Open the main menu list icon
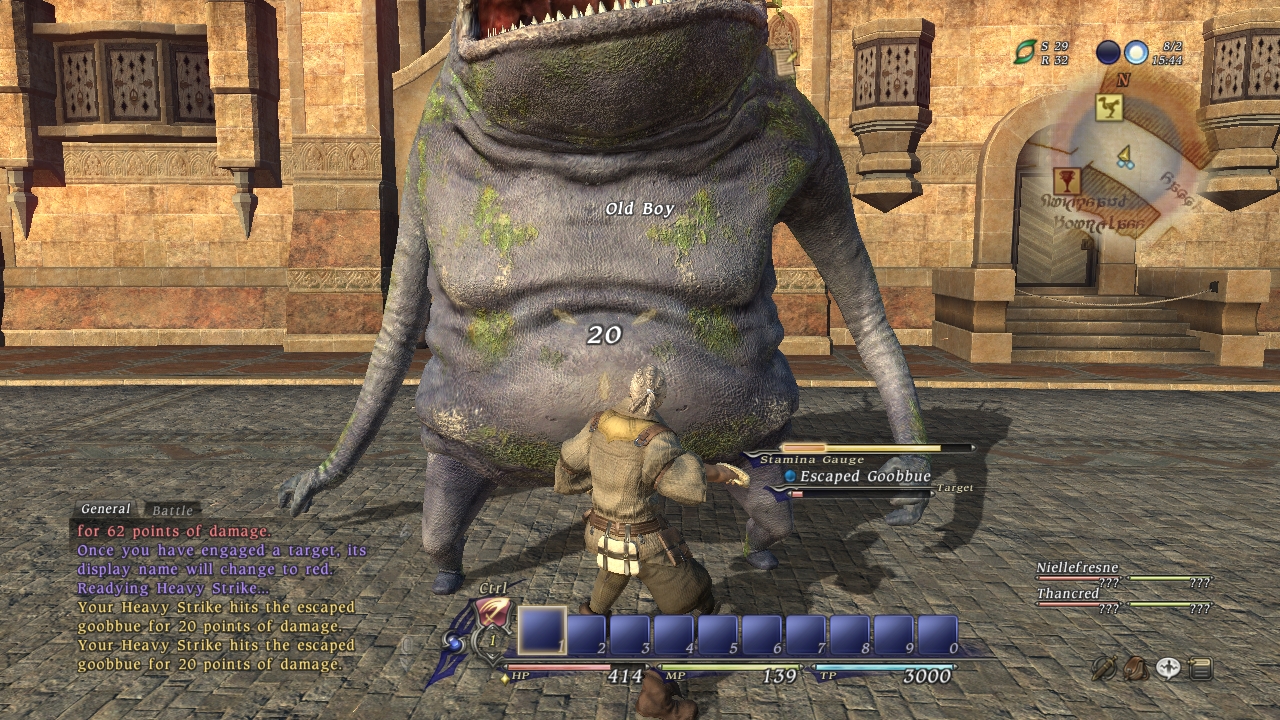 click(x=1200, y=668)
